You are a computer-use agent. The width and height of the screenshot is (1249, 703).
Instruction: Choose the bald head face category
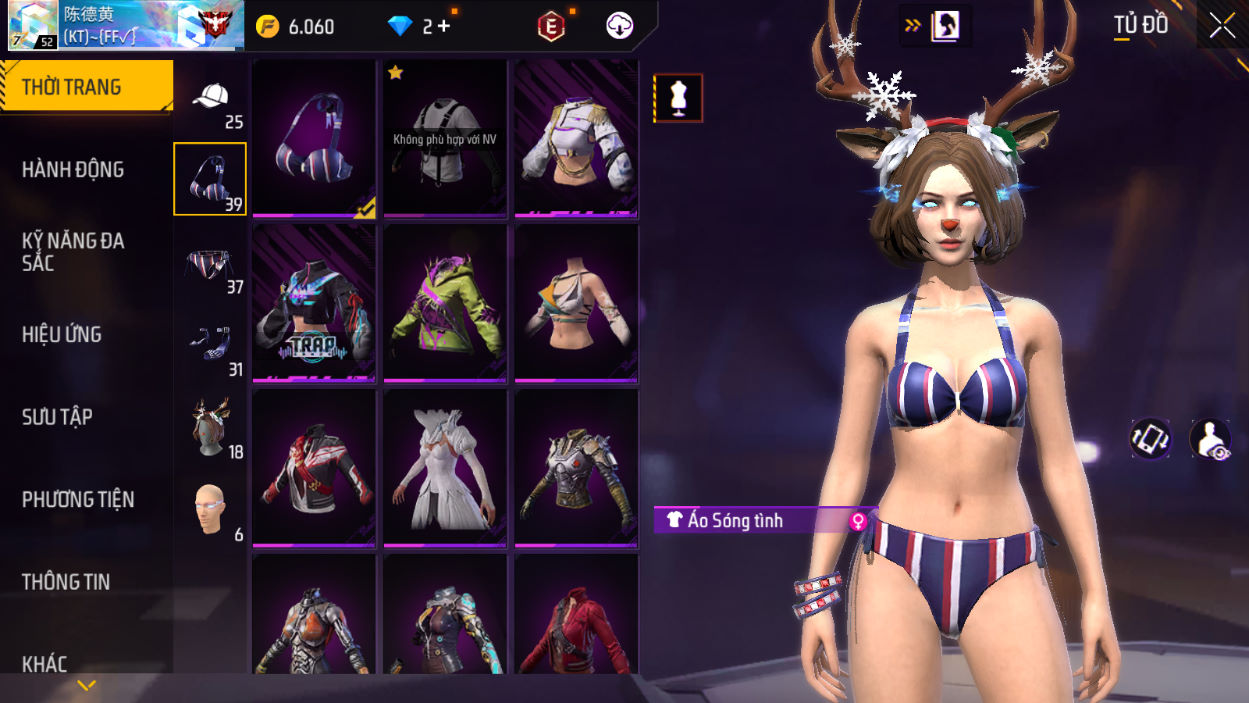210,510
